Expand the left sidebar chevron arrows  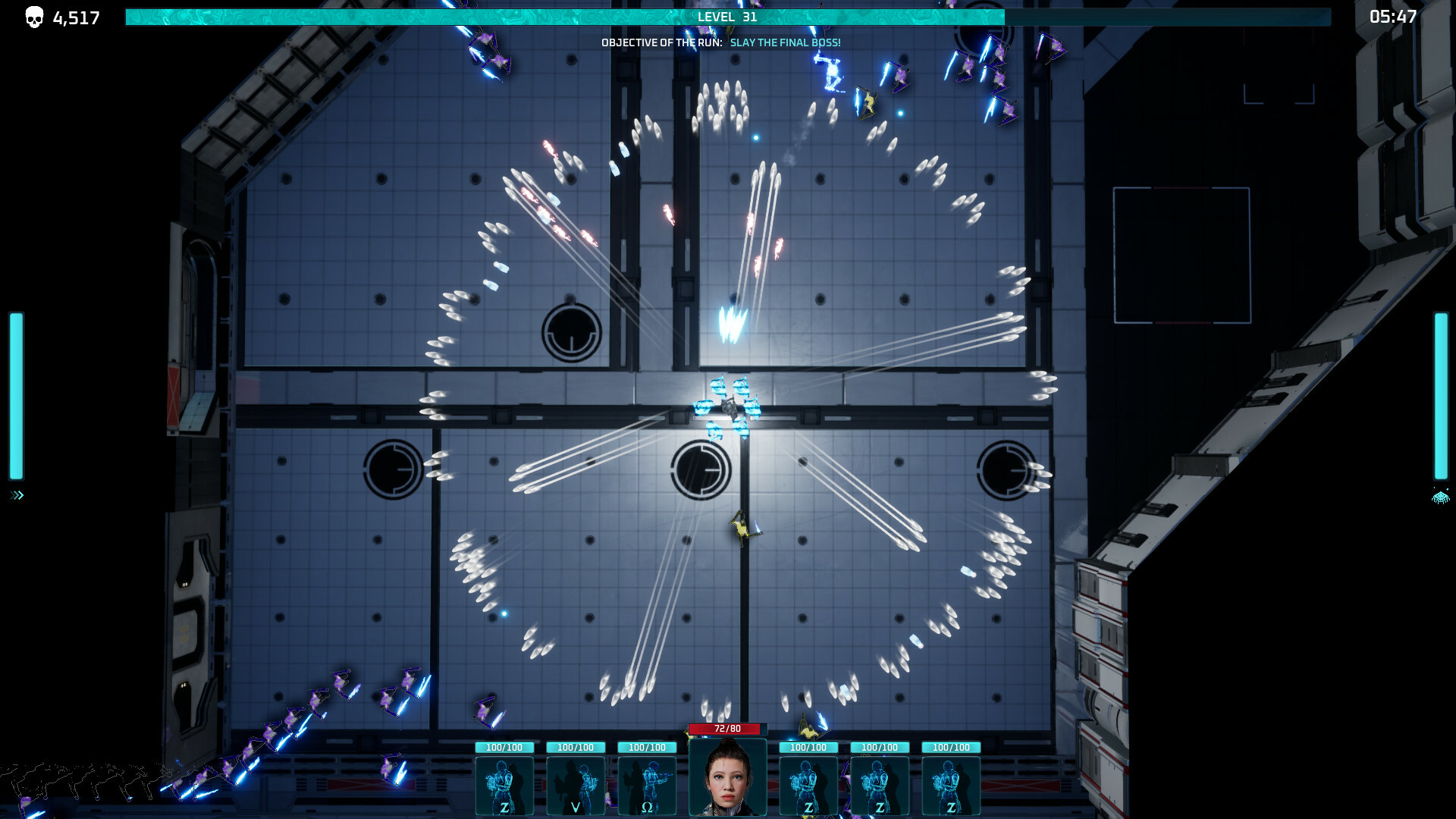coord(15,496)
